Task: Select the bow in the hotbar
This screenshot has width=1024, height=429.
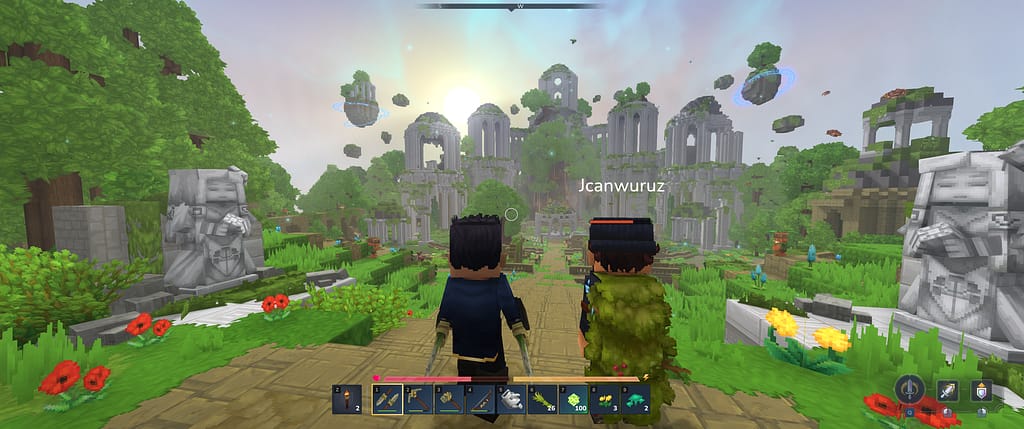Action: coord(480,398)
